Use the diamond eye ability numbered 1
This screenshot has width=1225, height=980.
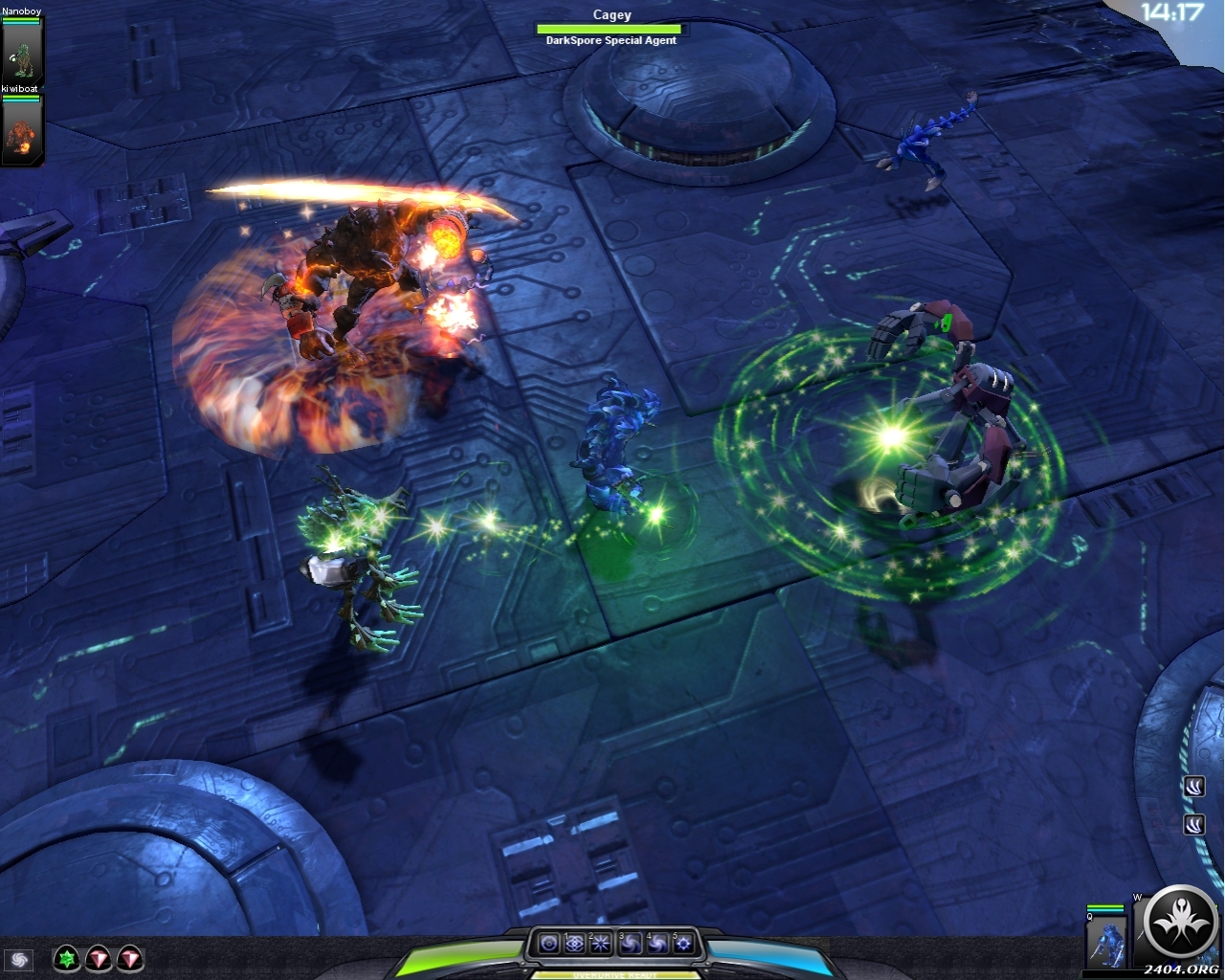[574, 944]
